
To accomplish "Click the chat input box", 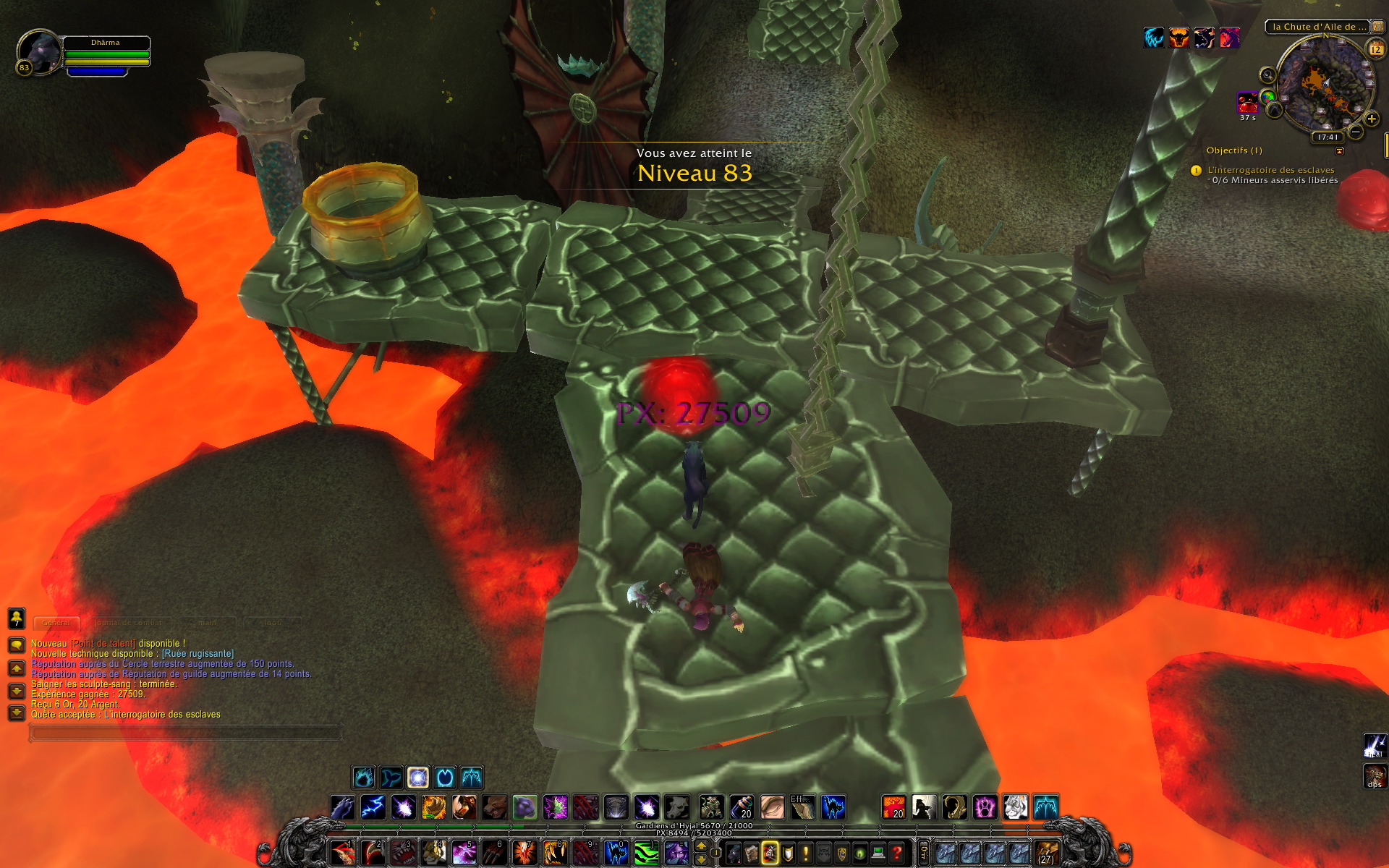I will [x=184, y=733].
